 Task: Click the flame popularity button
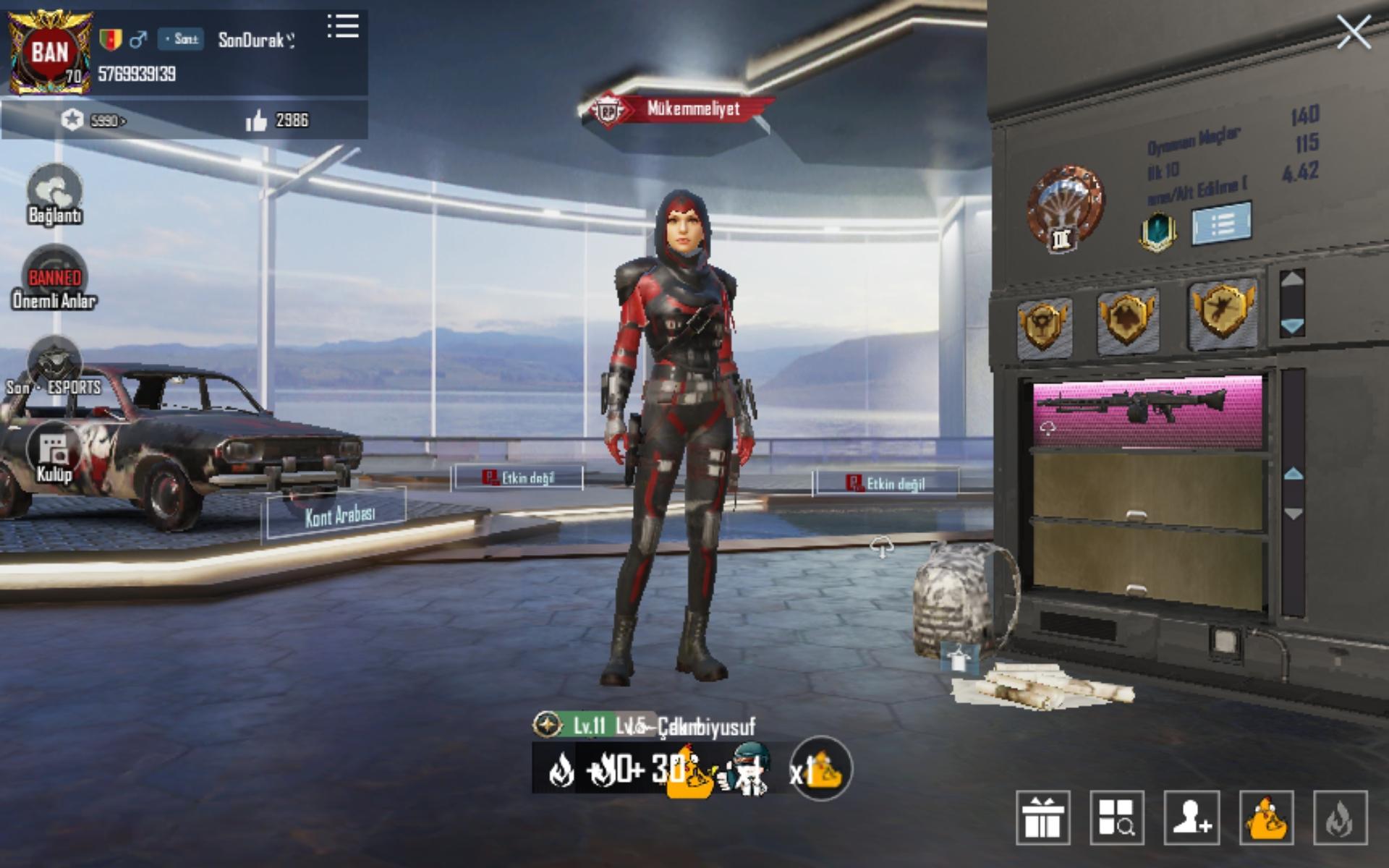[1340, 818]
